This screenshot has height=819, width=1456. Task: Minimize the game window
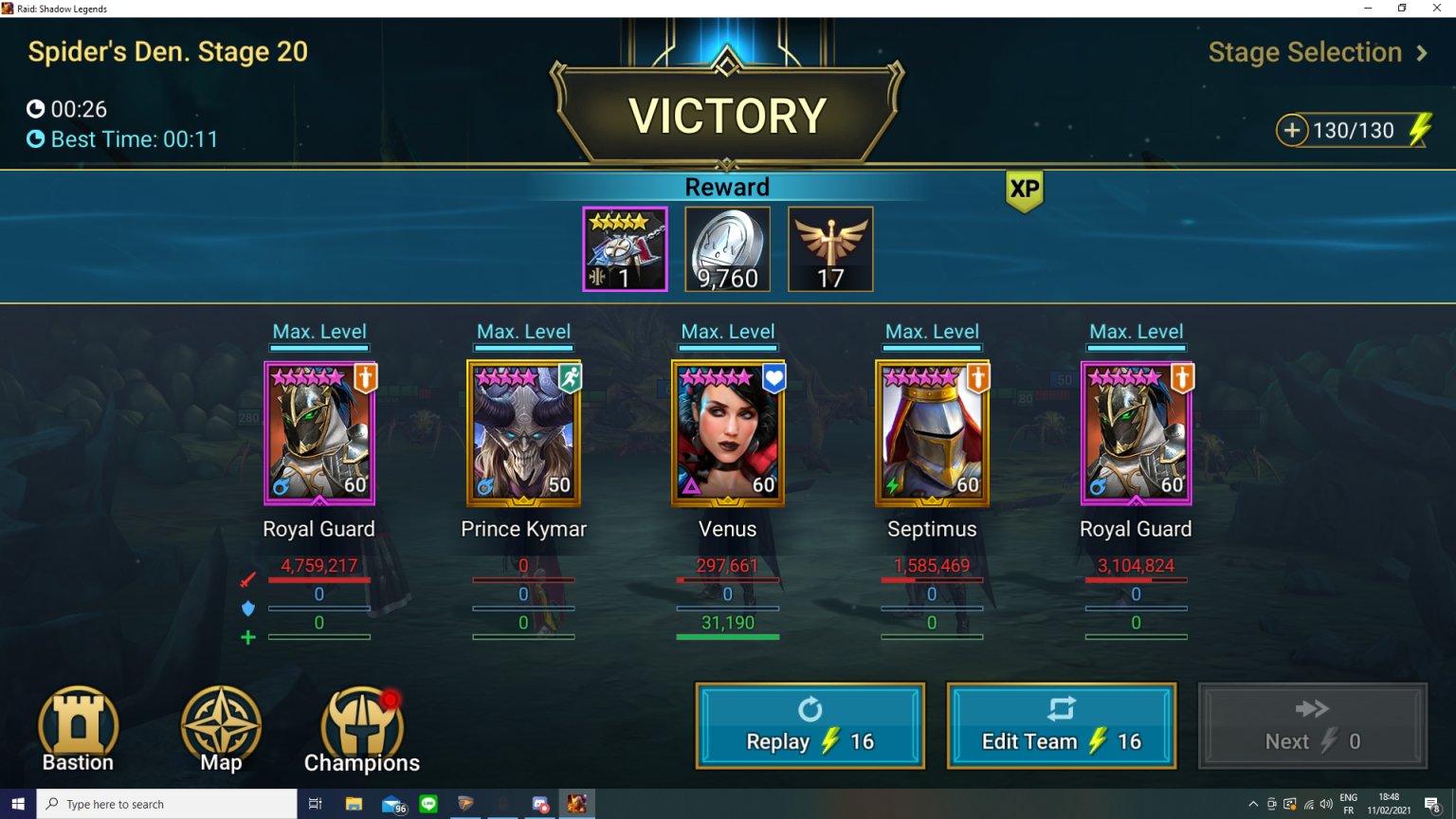tap(1368, 8)
